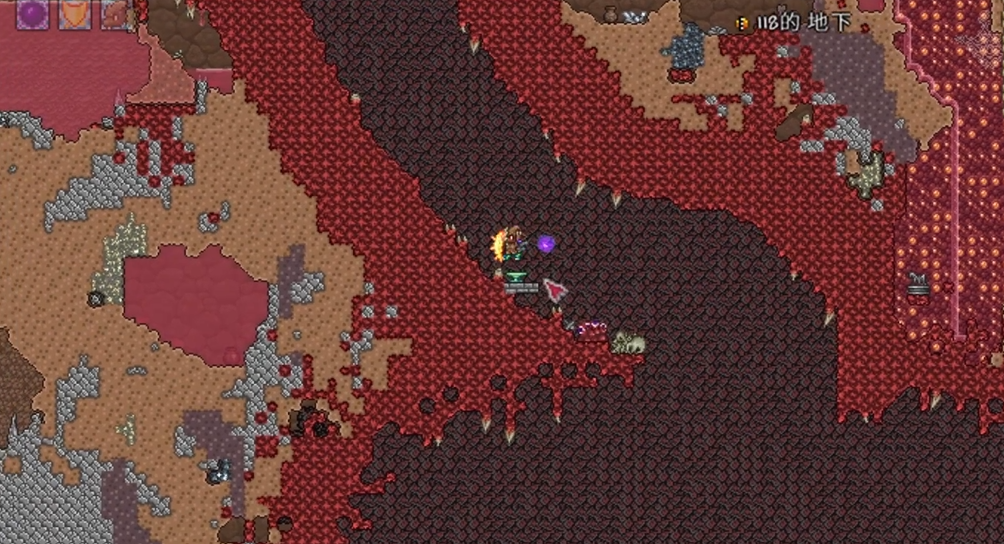Screen dimensions: 1004x544
Task: Select the purple shadow orb buff icon
Action: [33, 13]
